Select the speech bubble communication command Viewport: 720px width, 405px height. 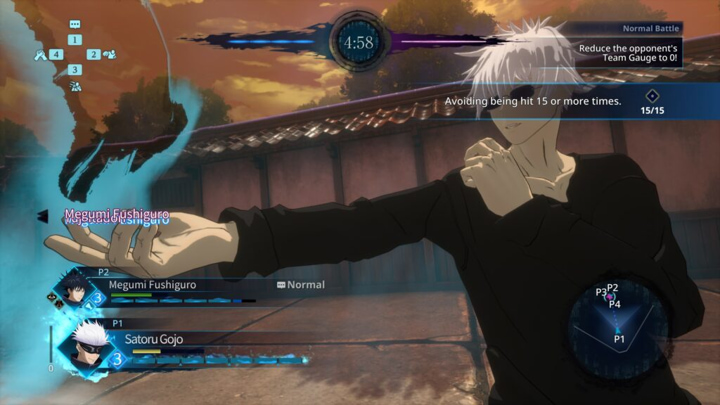[x=75, y=24]
